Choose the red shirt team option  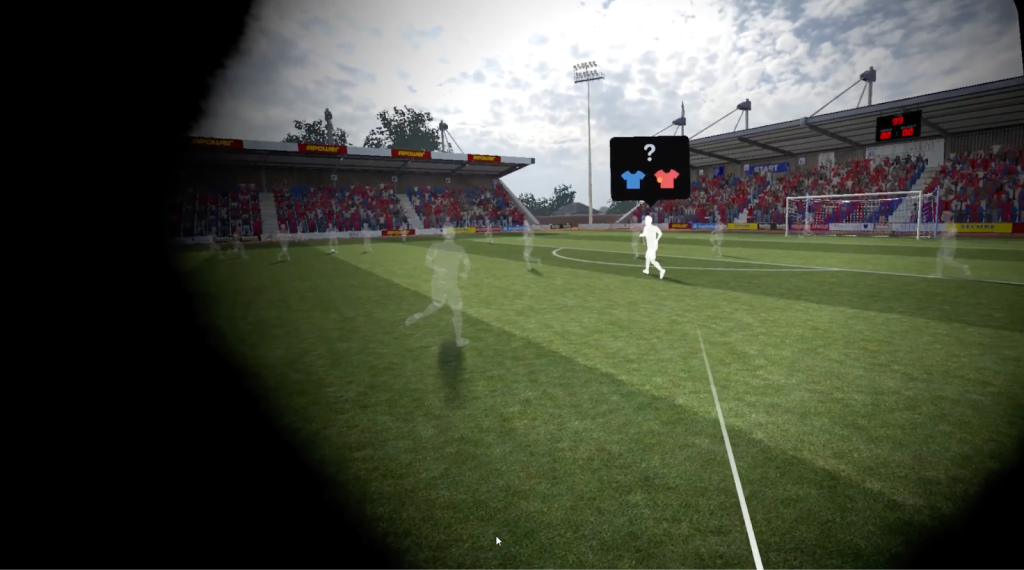[x=667, y=179]
